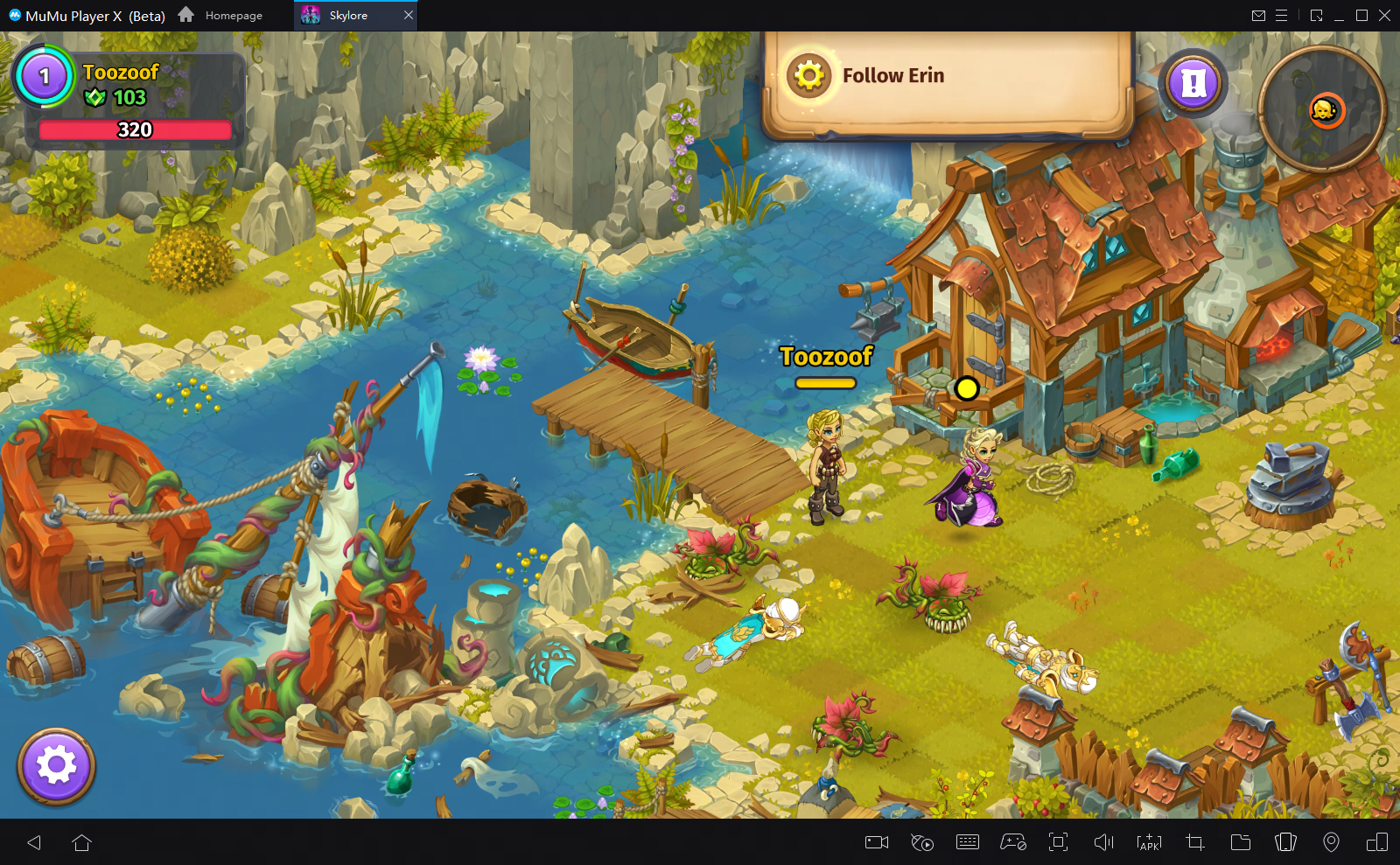Maximize the emulator window
Viewport: 1400px width, 865px height.
(x=1361, y=15)
